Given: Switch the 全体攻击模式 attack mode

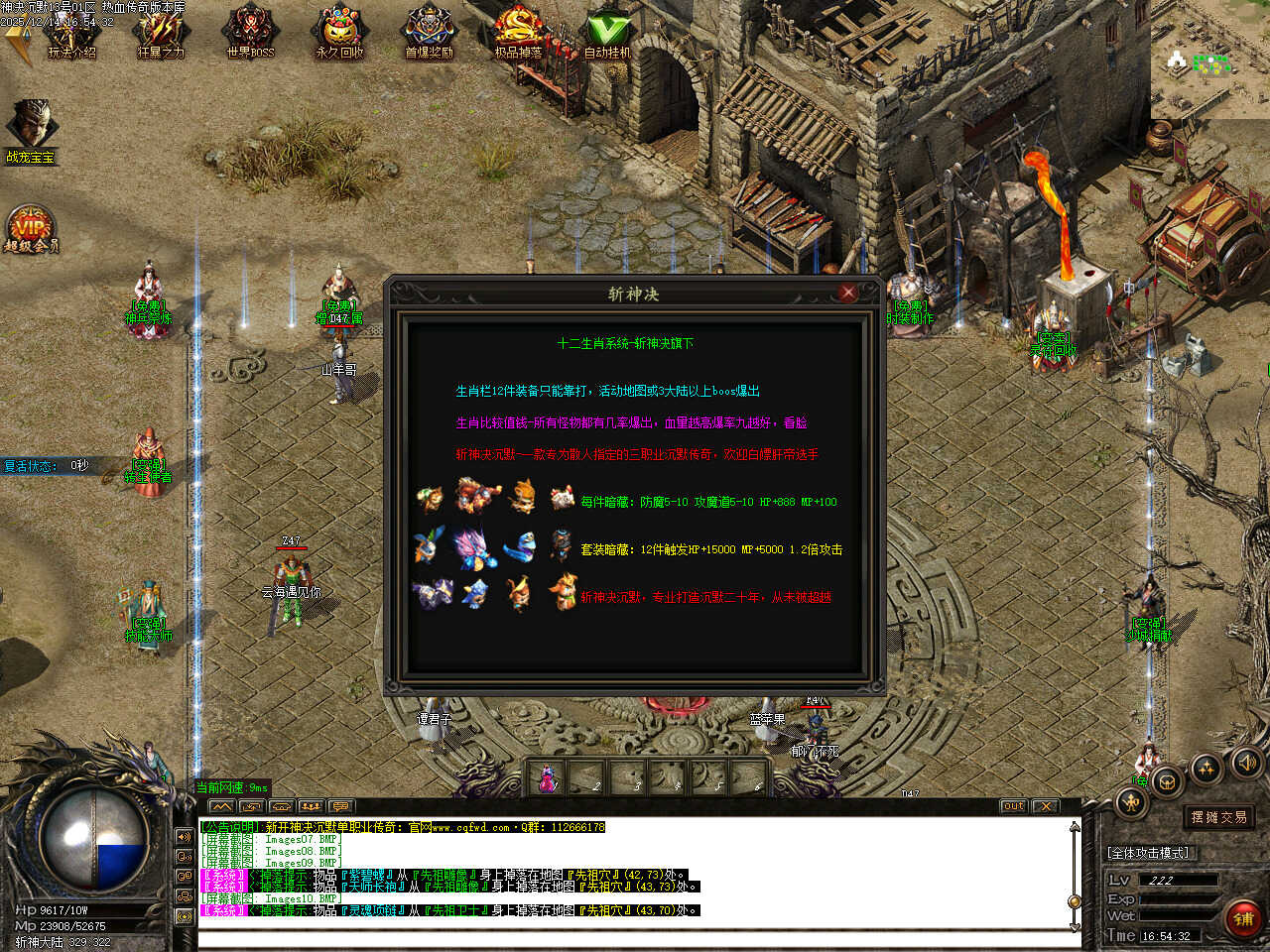Looking at the screenshot, I should click(x=1148, y=853).
